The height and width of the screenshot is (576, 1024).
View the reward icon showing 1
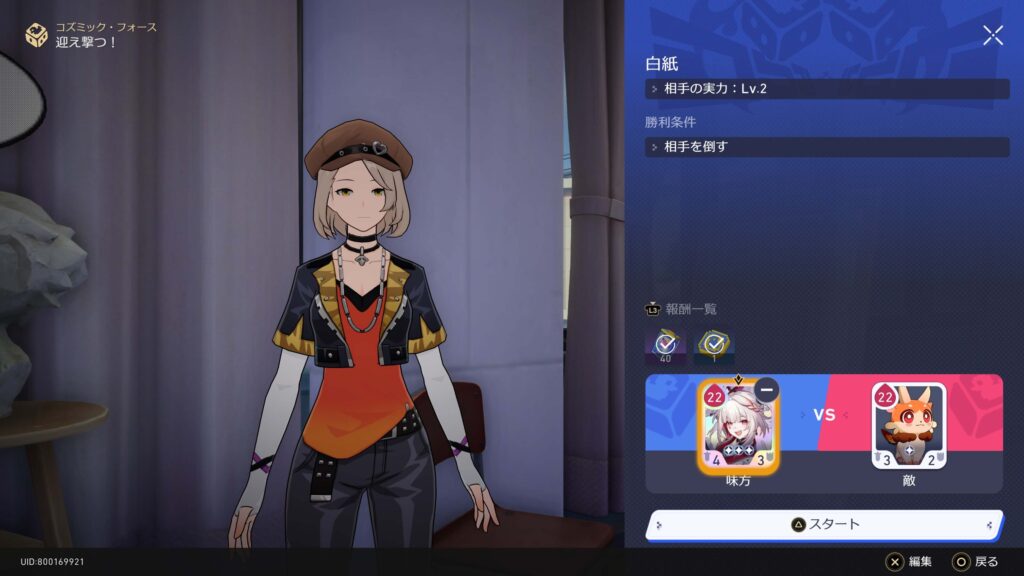(714, 345)
